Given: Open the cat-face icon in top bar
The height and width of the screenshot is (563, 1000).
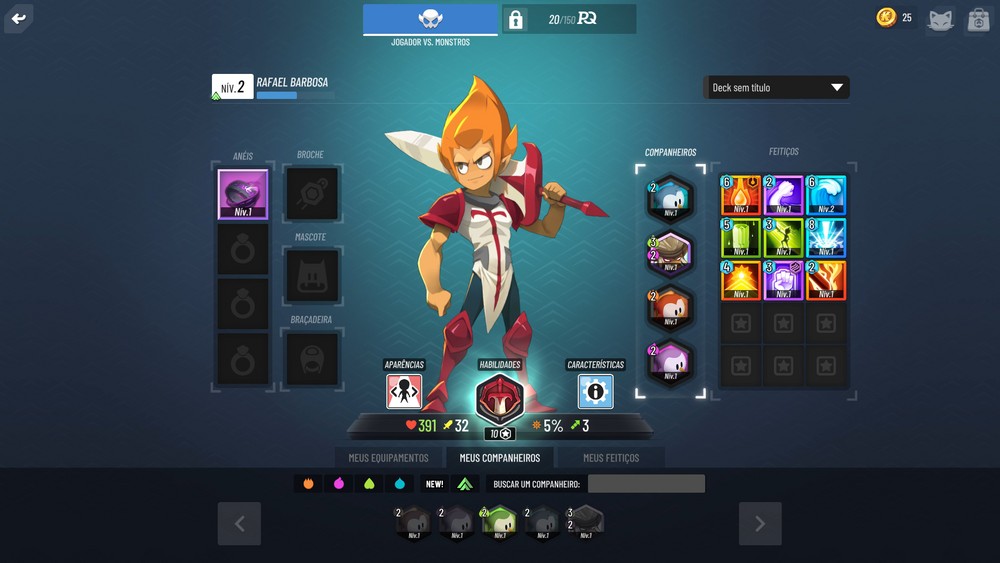Looking at the screenshot, I should [939, 19].
